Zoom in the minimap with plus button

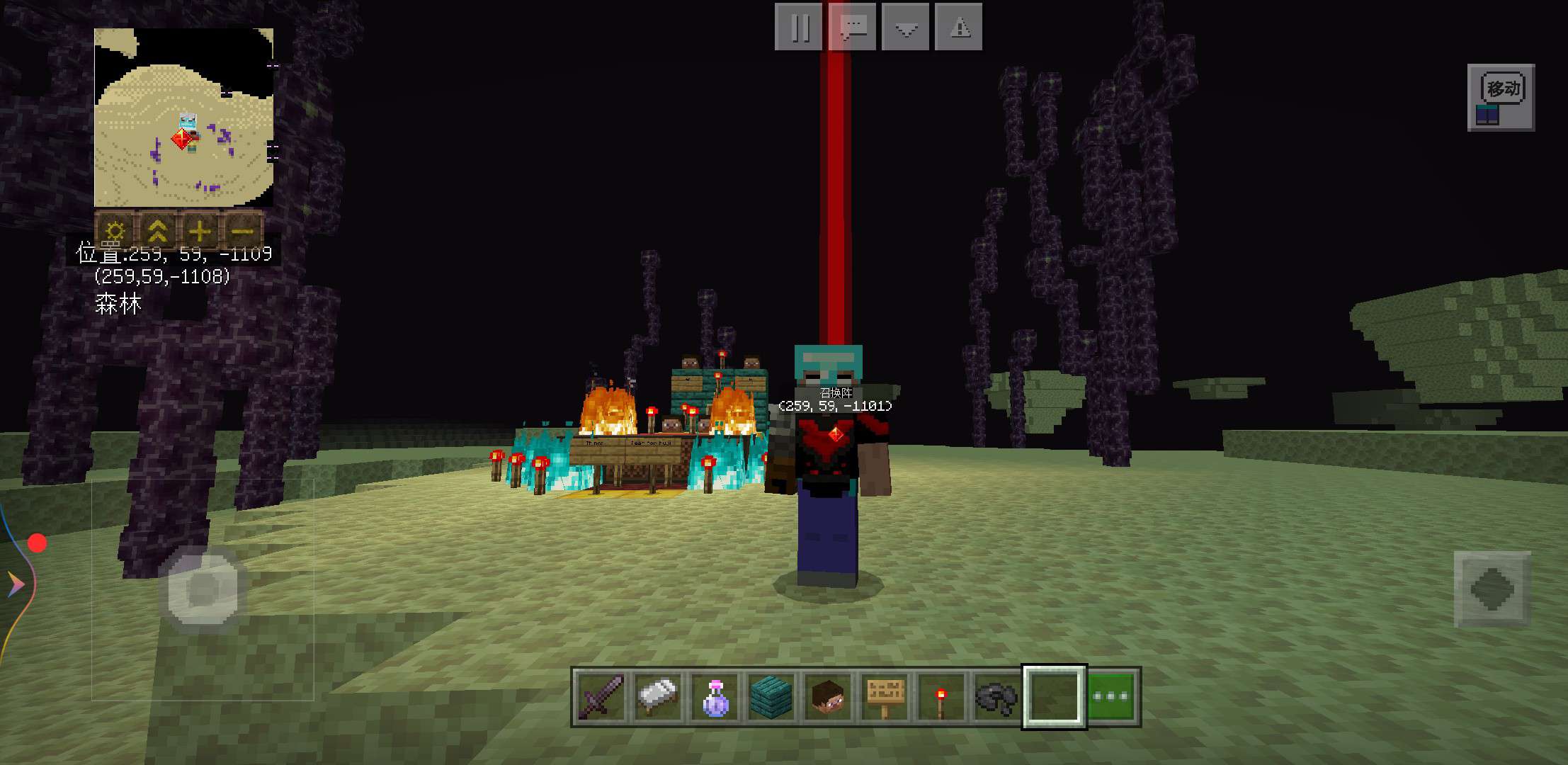pyautogui.click(x=200, y=230)
